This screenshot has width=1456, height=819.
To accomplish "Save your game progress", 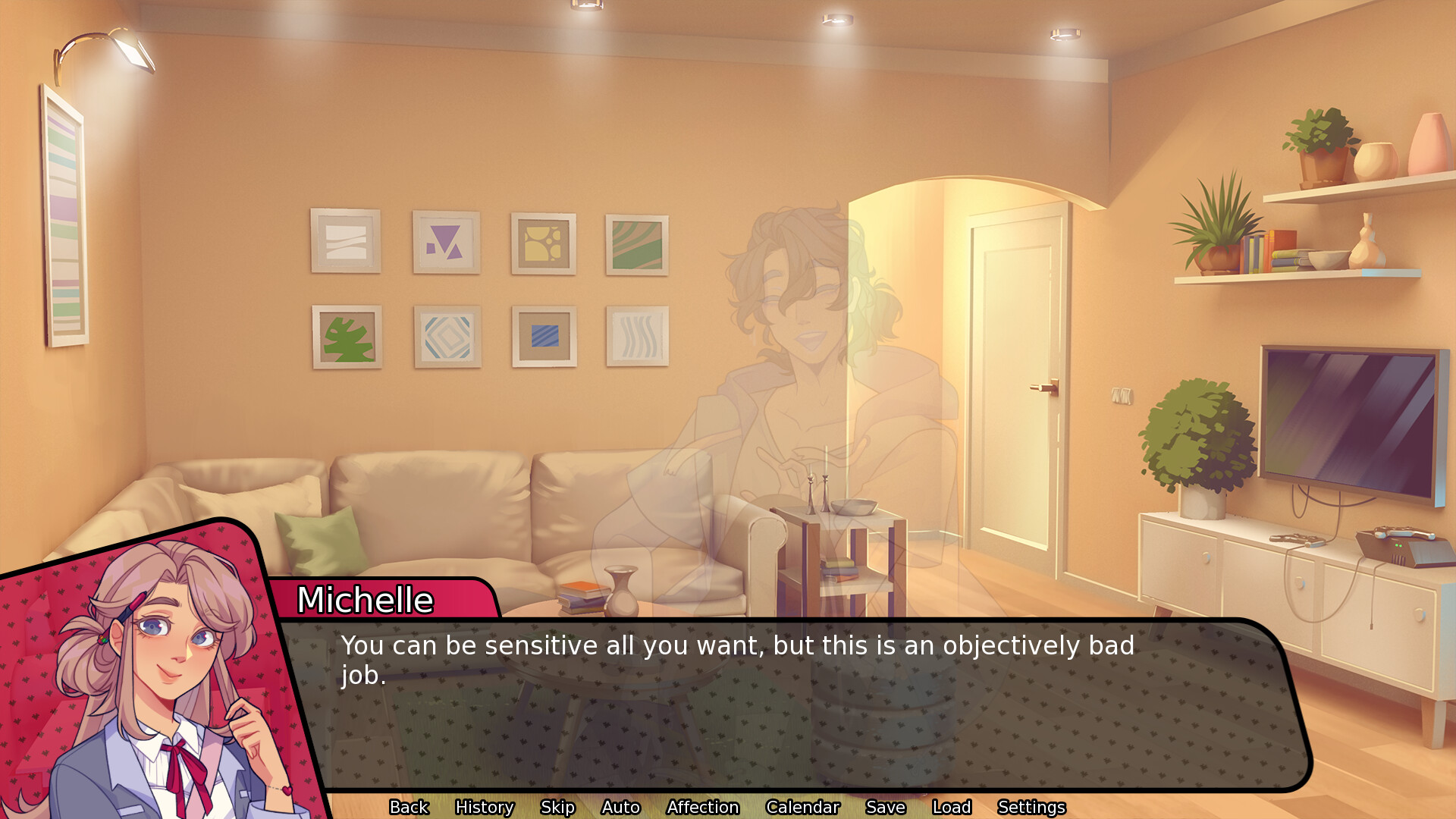I will click(884, 807).
